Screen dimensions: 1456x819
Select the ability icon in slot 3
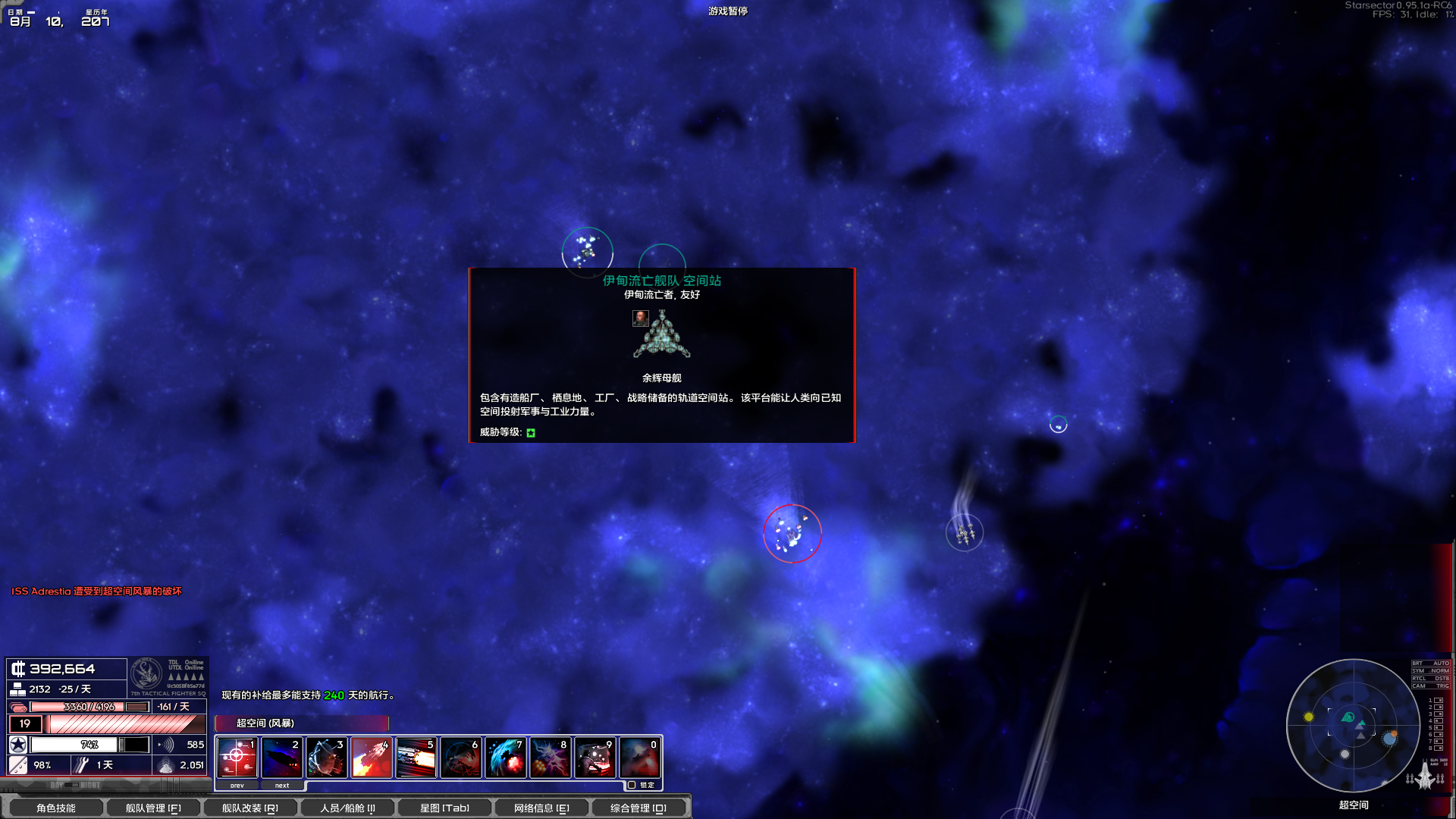tap(327, 757)
